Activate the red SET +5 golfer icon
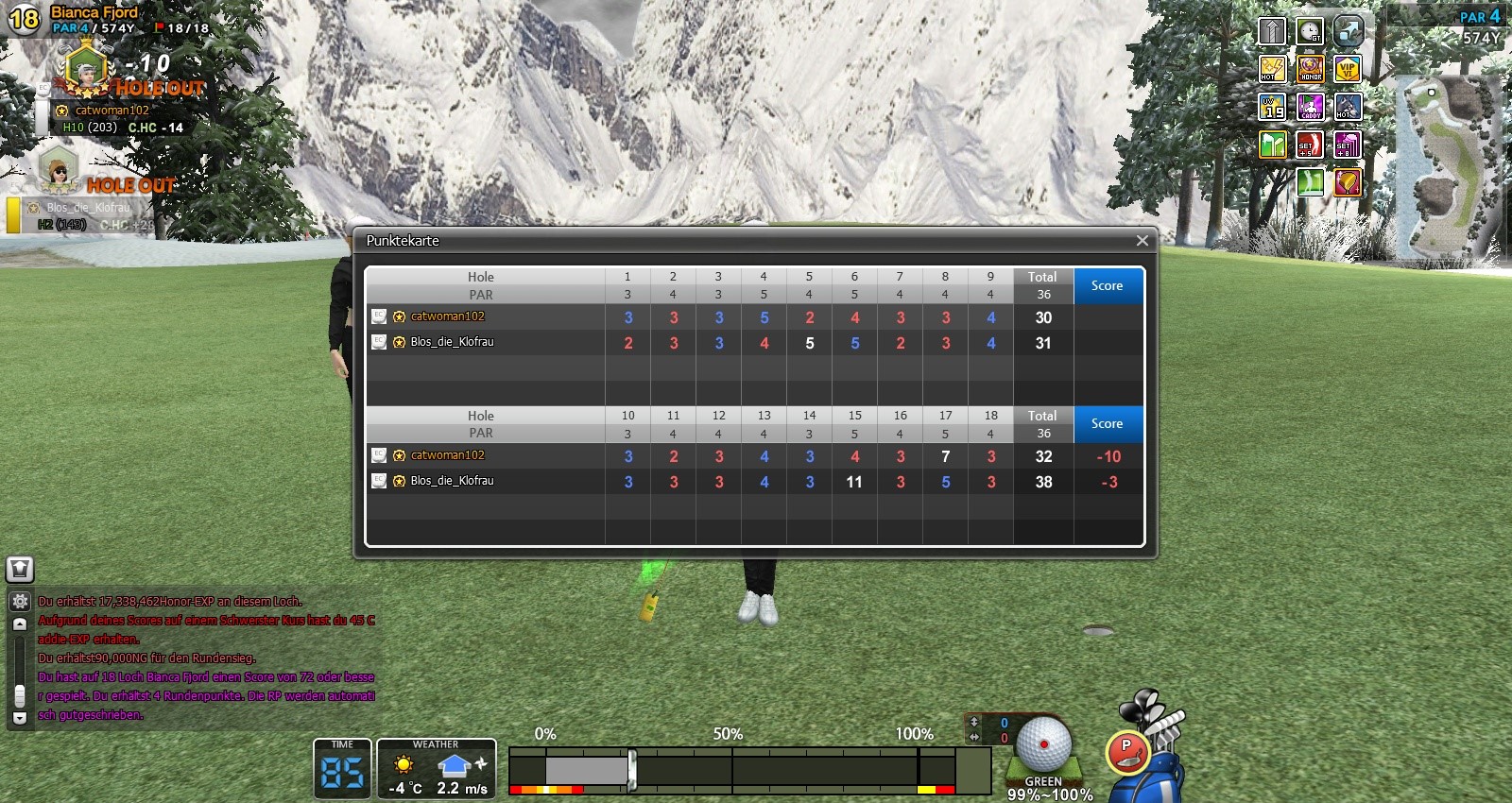 (x=1310, y=145)
